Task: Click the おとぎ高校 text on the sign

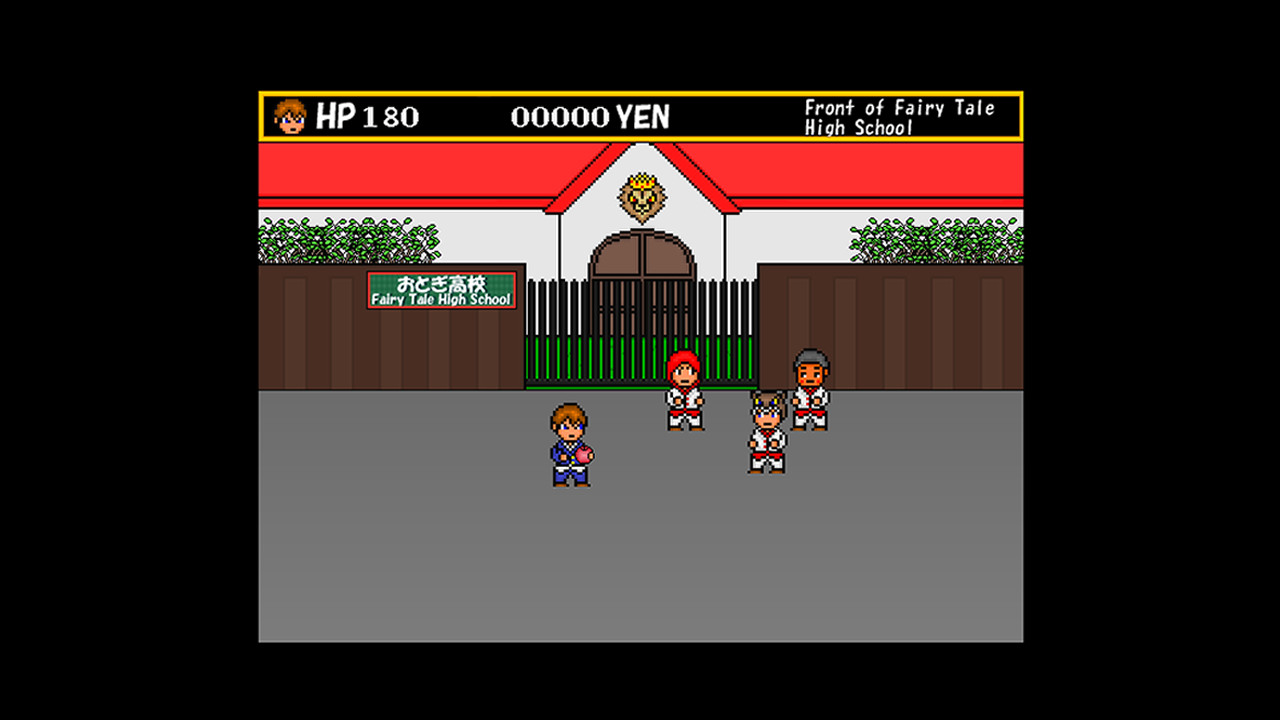Action: tap(440, 282)
